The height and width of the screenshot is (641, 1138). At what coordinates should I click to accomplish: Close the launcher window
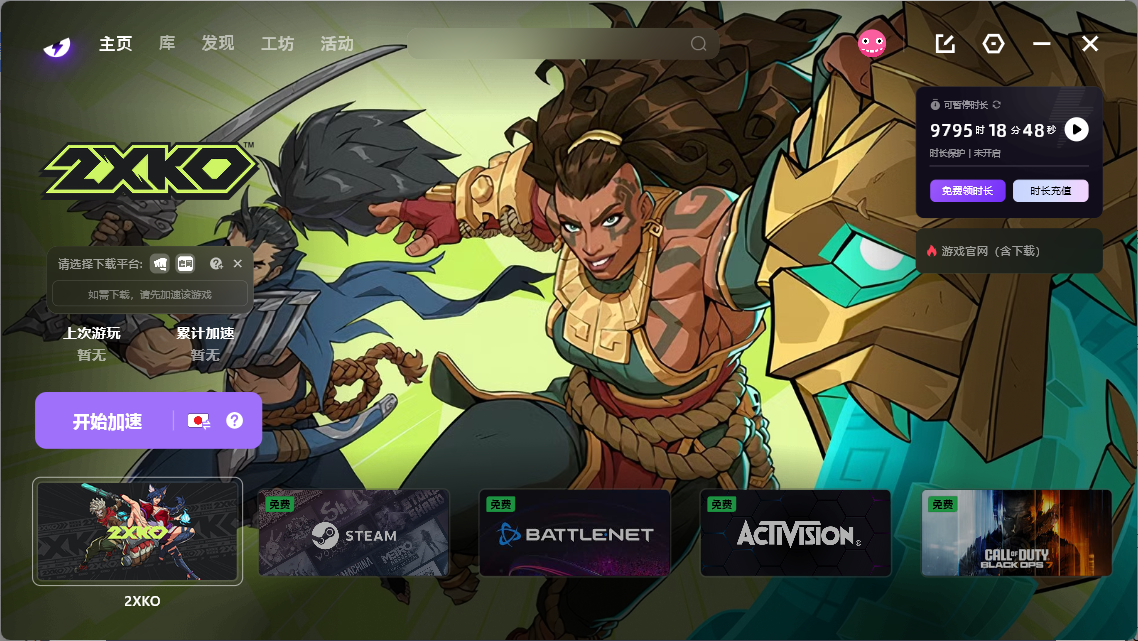[1090, 44]
